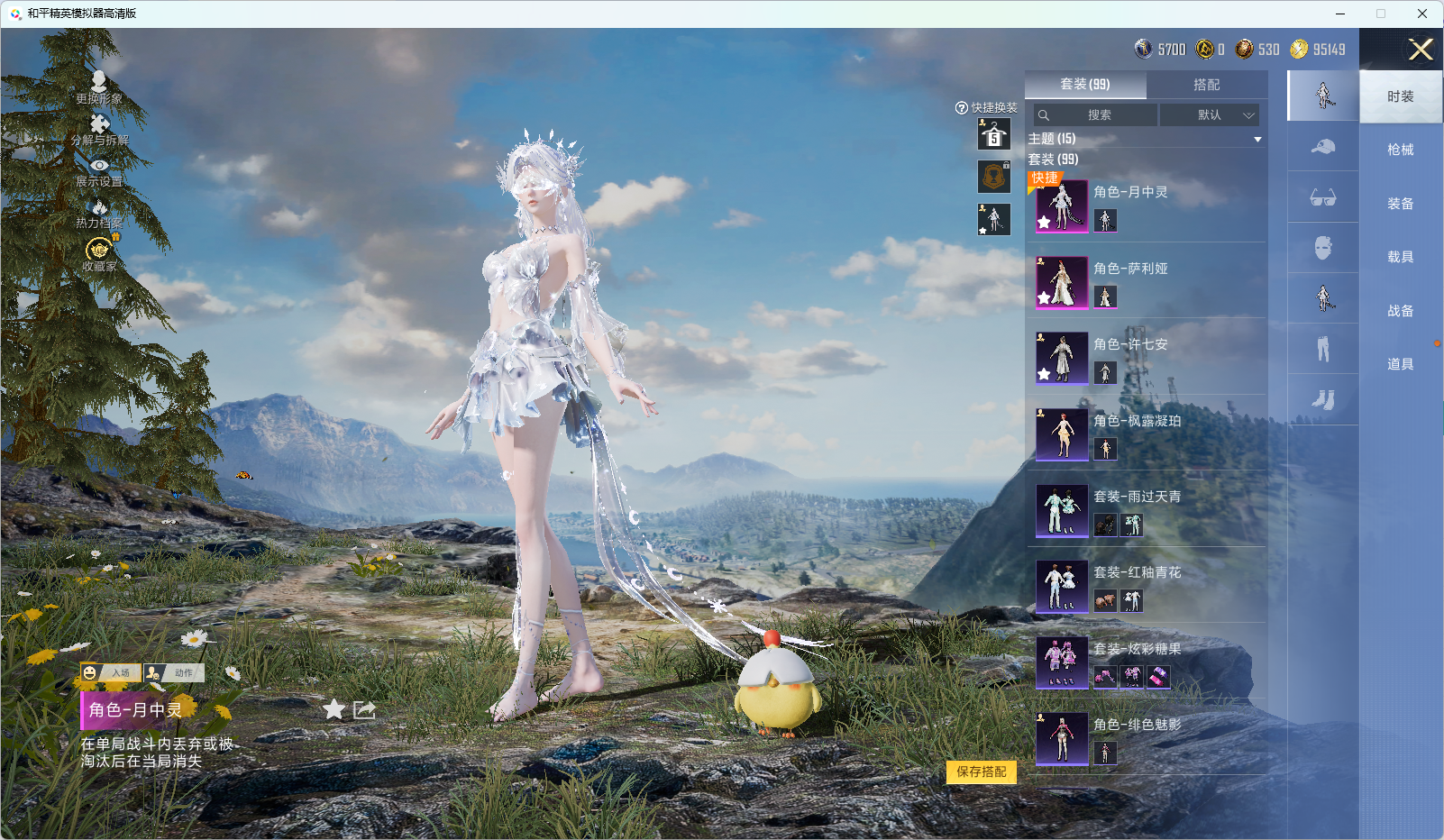Open the 枪械 category
The width and height of the screenshot is (1444, 840).
click(1400, 150)
